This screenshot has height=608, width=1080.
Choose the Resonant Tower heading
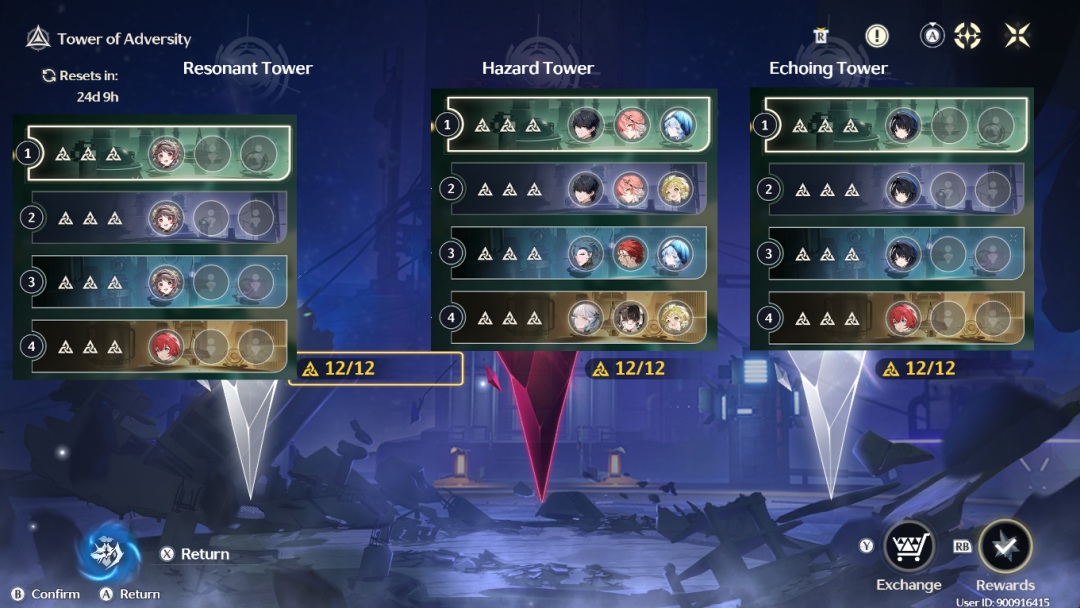[247, 69]
